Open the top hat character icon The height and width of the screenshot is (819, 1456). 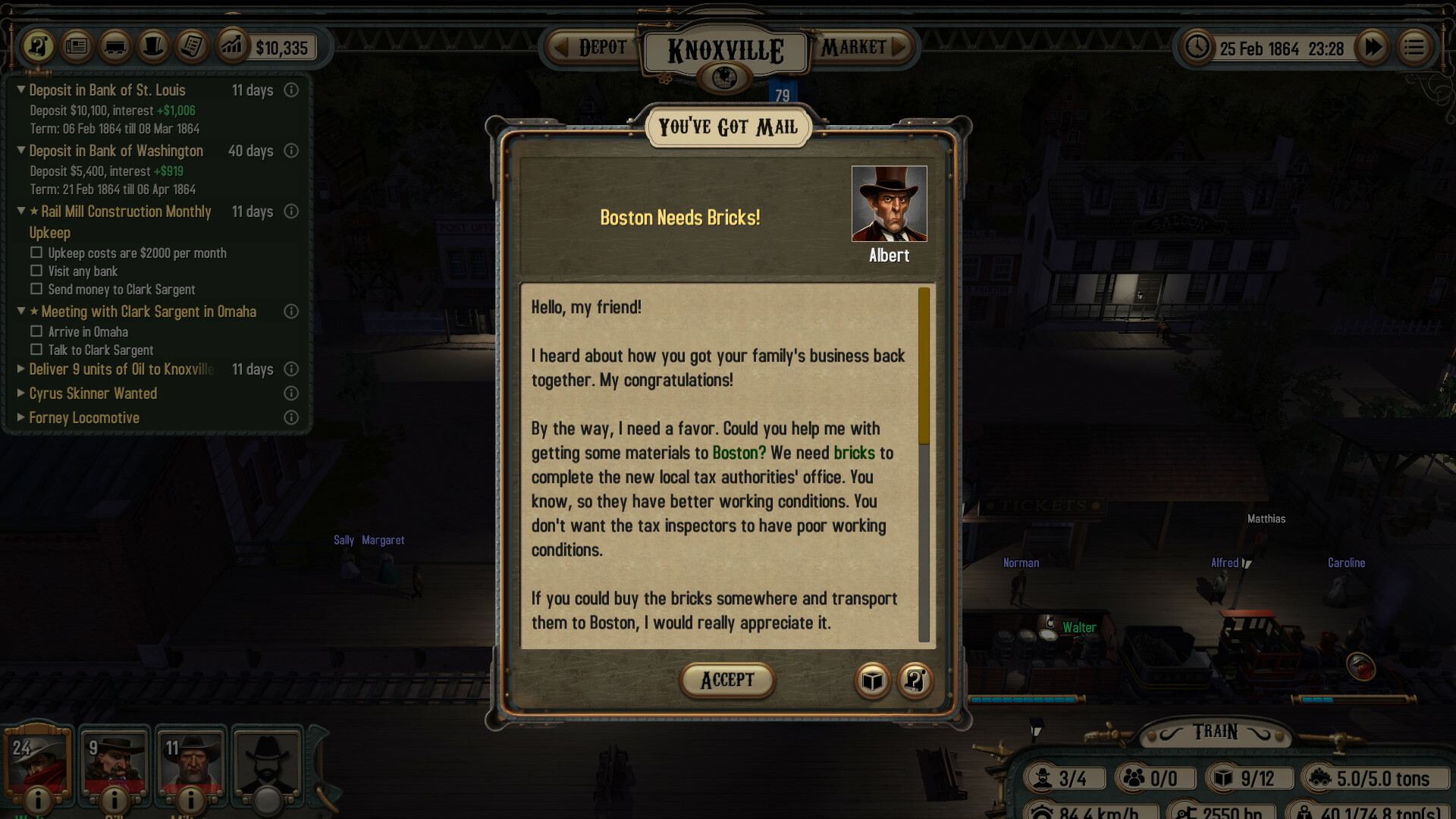pyautogui.click(x=153, y=46)
